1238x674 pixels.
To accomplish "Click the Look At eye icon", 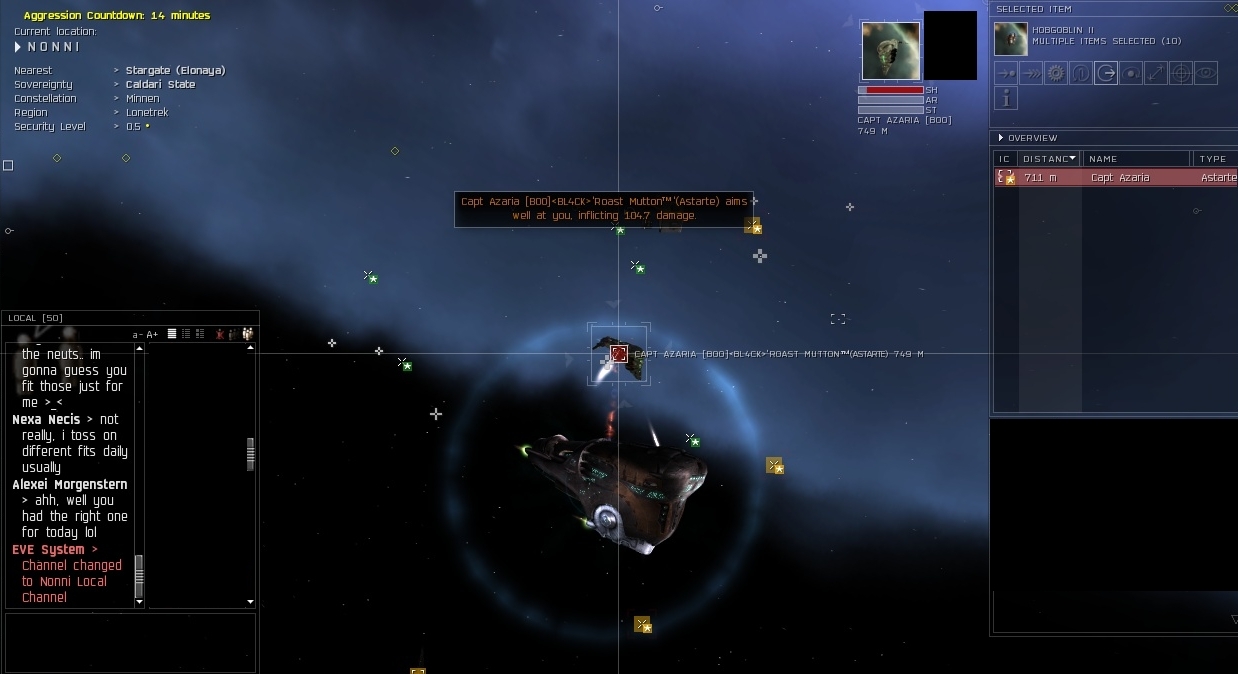I will point(1206,73).
